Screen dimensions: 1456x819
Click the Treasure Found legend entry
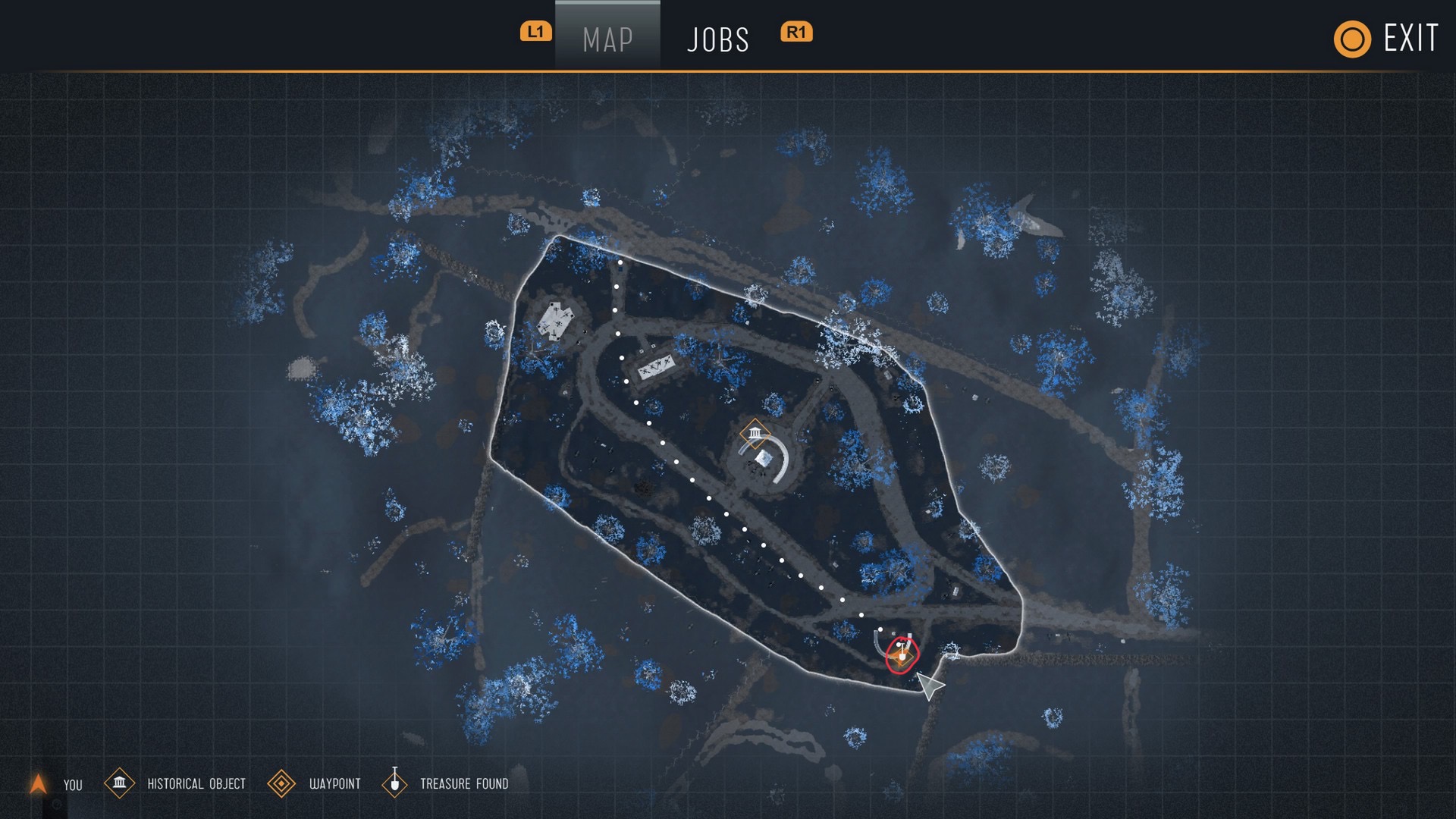(447, 783)
